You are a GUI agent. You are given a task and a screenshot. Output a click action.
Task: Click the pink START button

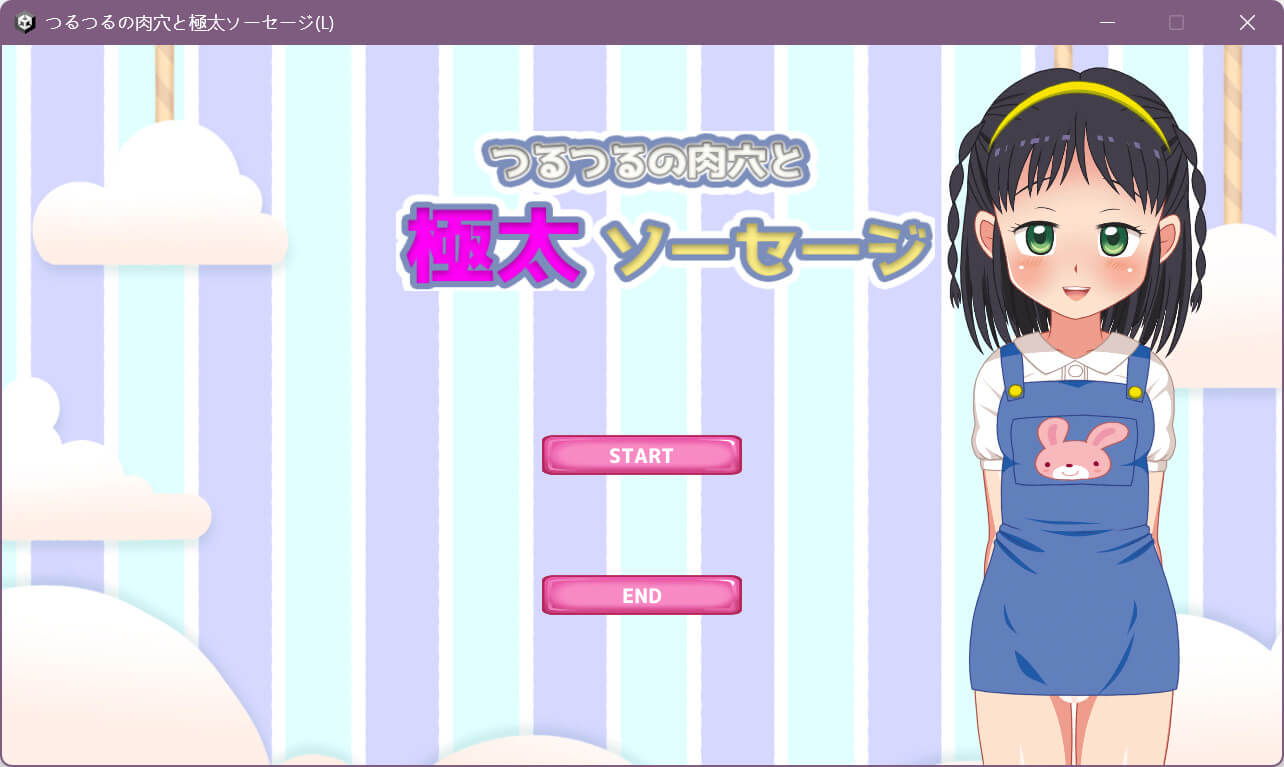[641, 455]
